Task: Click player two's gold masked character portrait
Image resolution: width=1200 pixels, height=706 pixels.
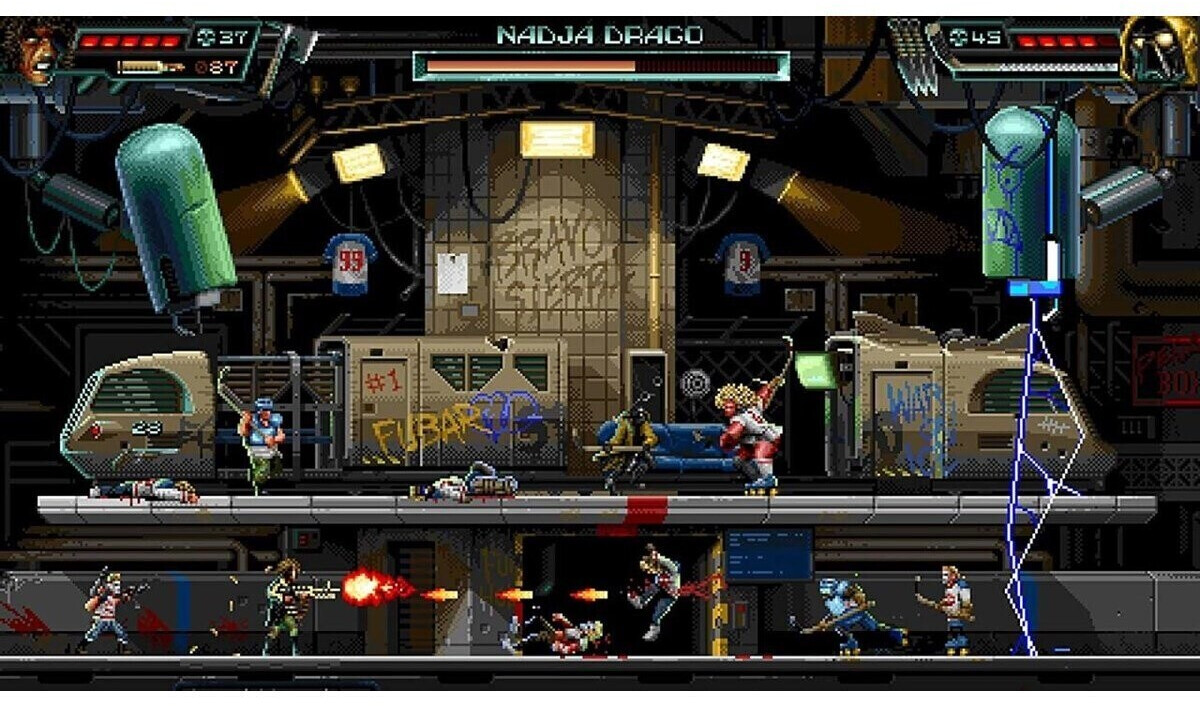Action: click(1155, 50)
